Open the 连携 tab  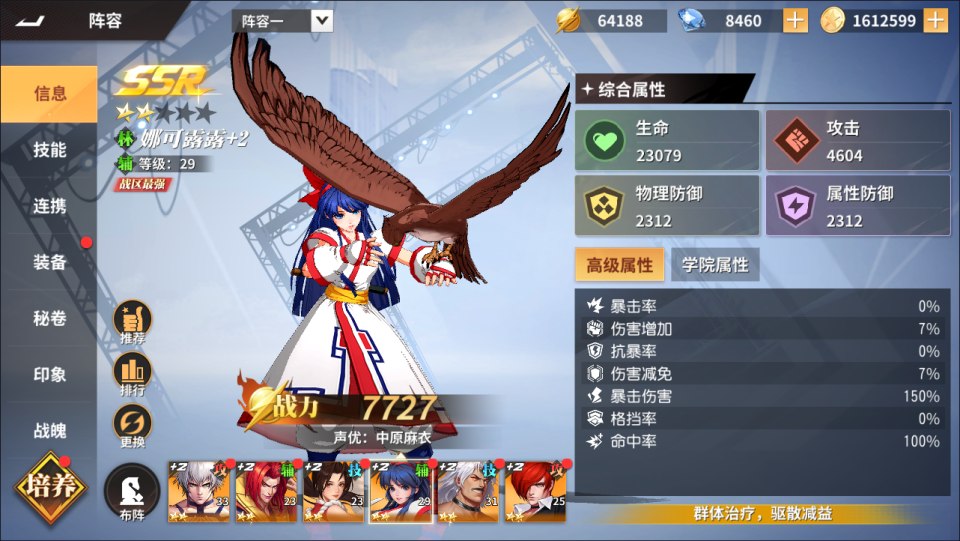tap(49, 206)
